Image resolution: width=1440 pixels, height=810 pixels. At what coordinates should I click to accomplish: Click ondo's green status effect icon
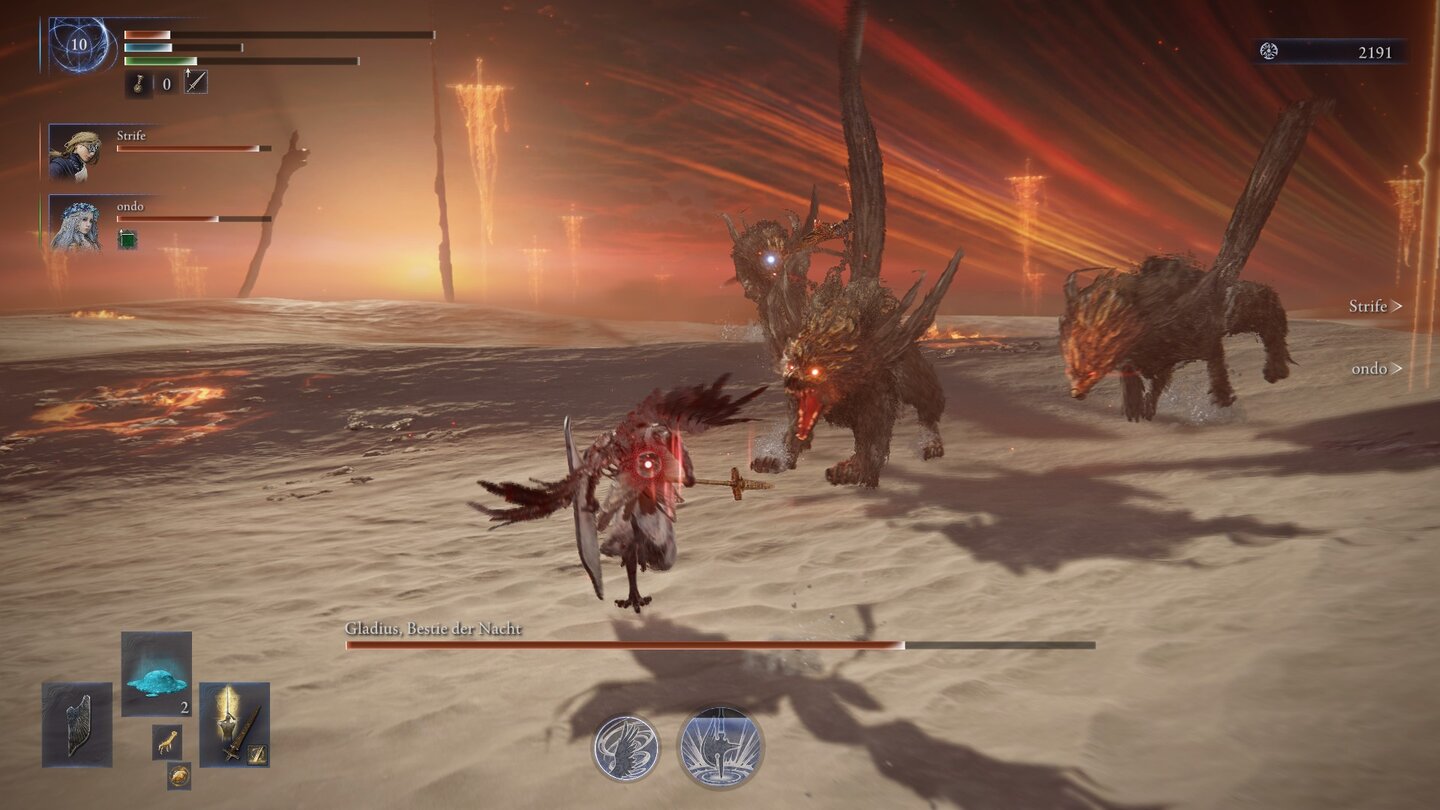click(x=127, y=239)
